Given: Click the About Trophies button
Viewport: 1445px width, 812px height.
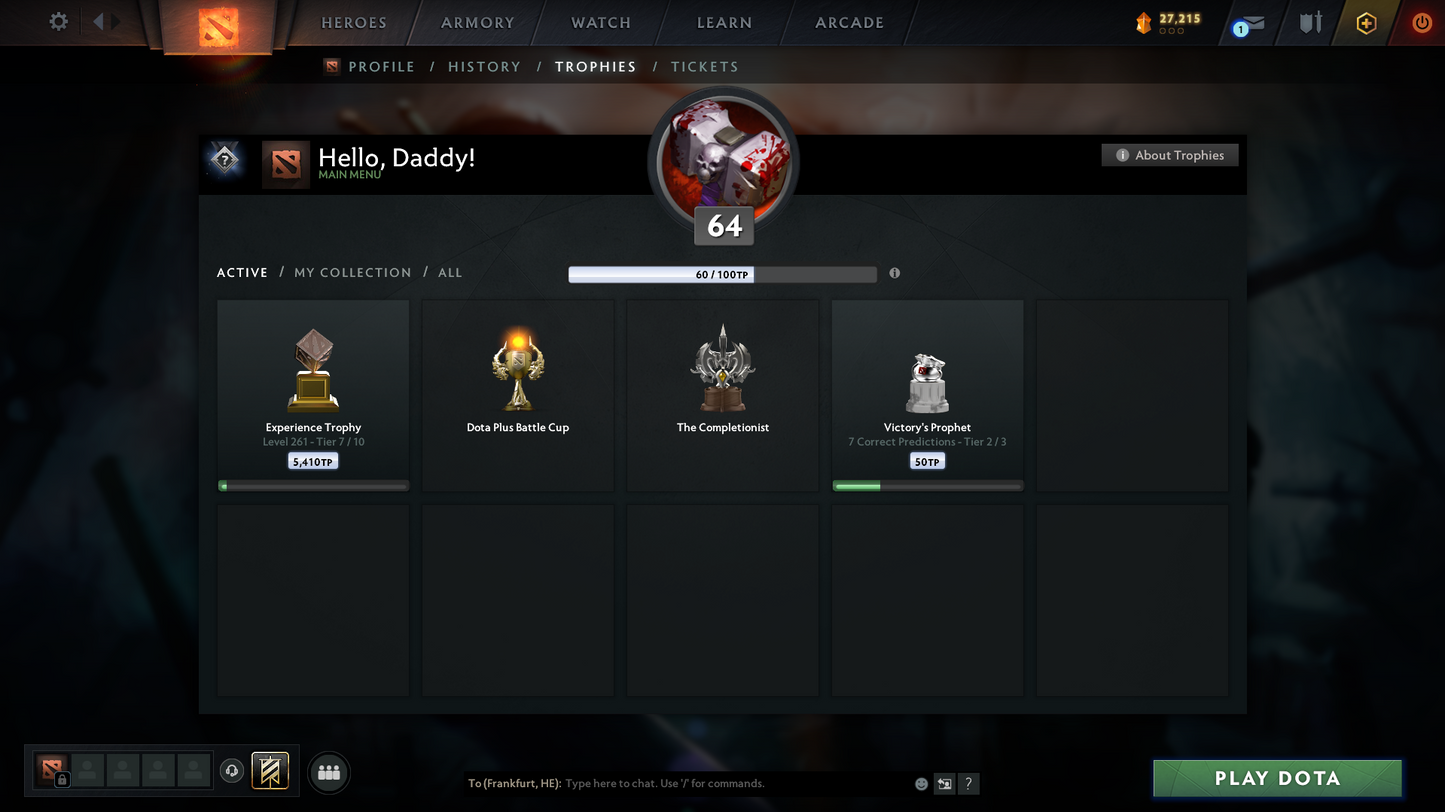Looking at the screenshot, I should point(1169,155).
